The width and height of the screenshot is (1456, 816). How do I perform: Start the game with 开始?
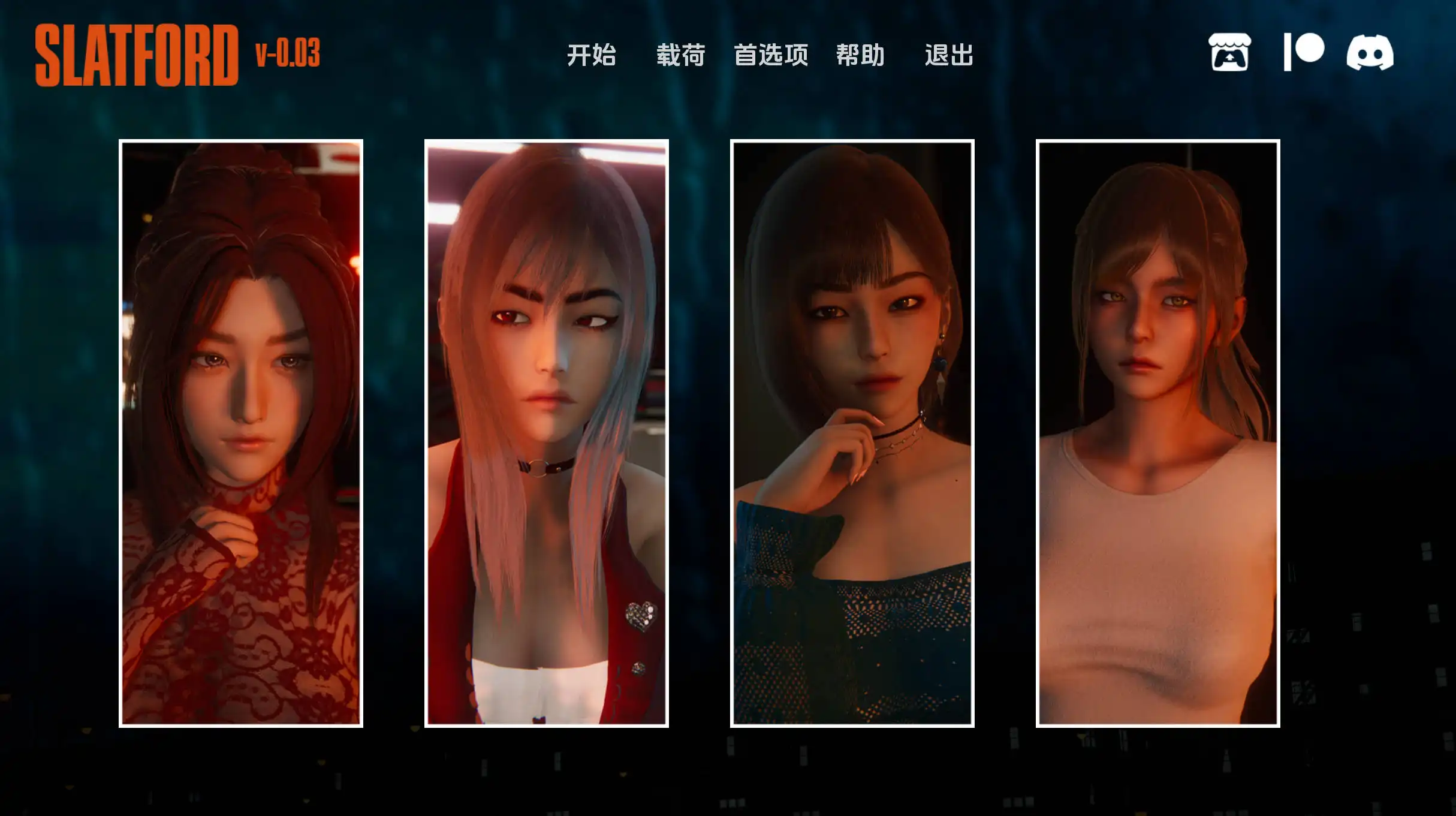(x=591, y=55)
